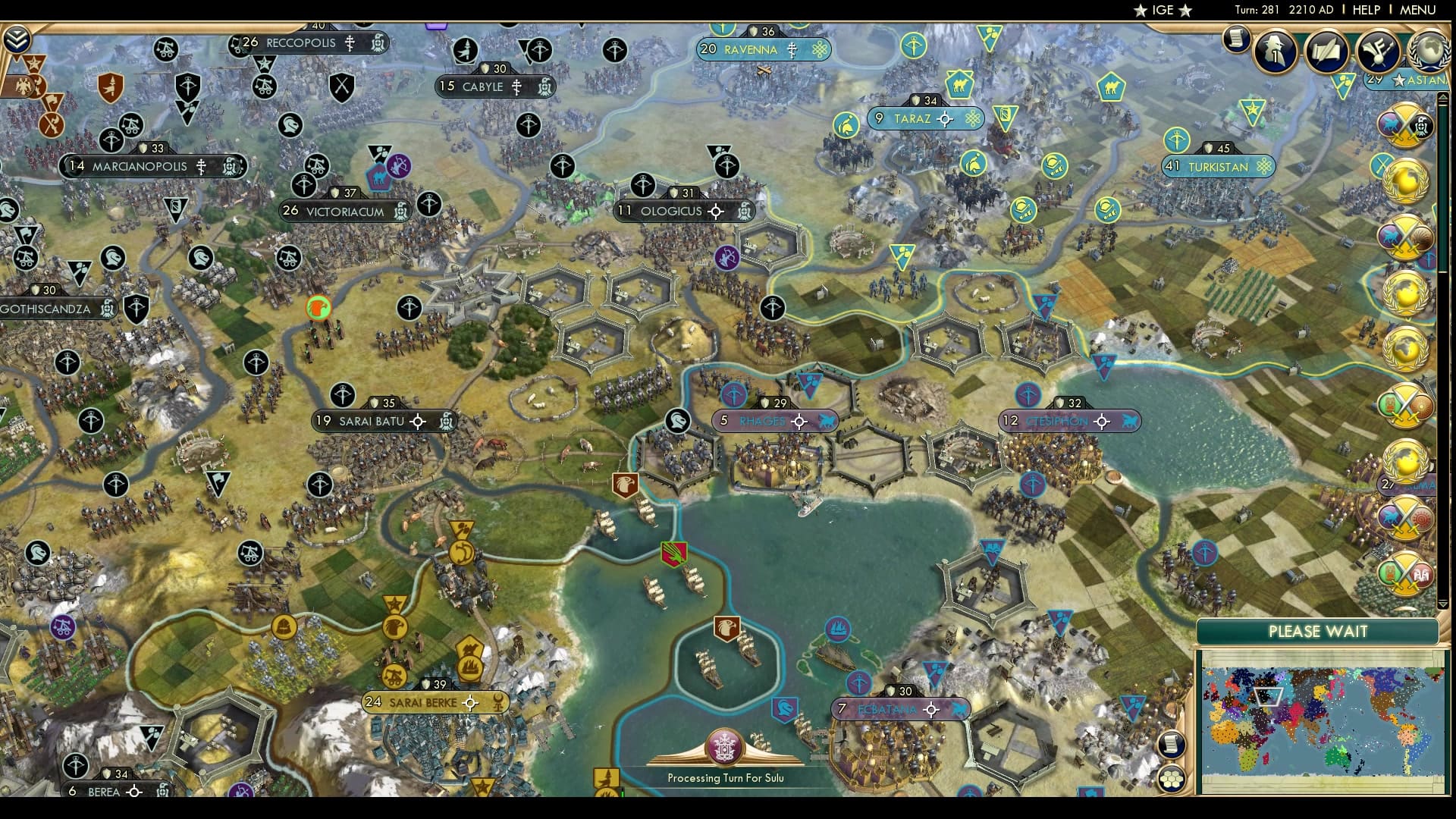Open the IGE ingame editor
Viewport: 1456px width, 819px height.
[x=1163, y=10]
